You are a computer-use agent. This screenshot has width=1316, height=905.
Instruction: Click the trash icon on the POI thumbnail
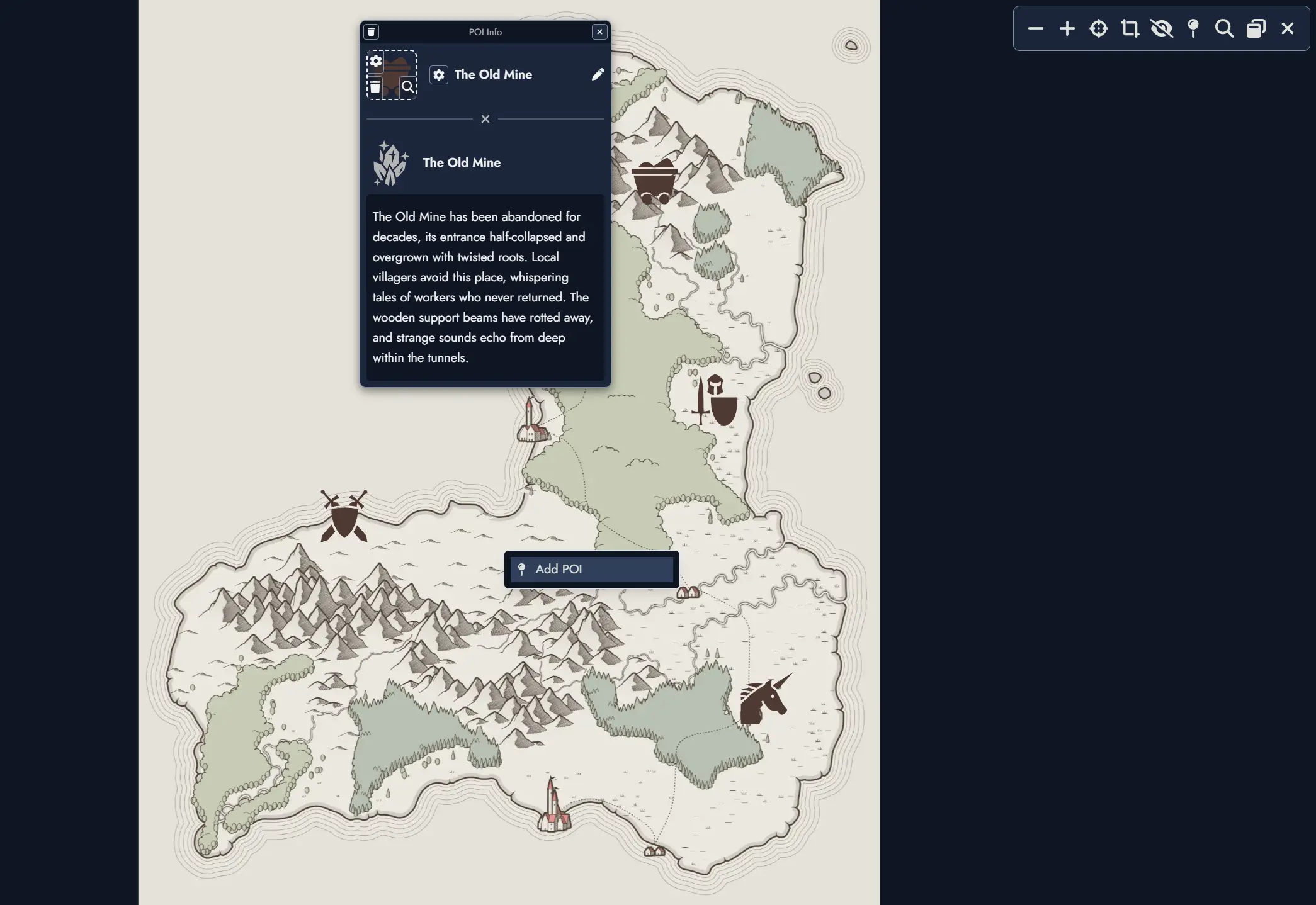pos(375,87)
